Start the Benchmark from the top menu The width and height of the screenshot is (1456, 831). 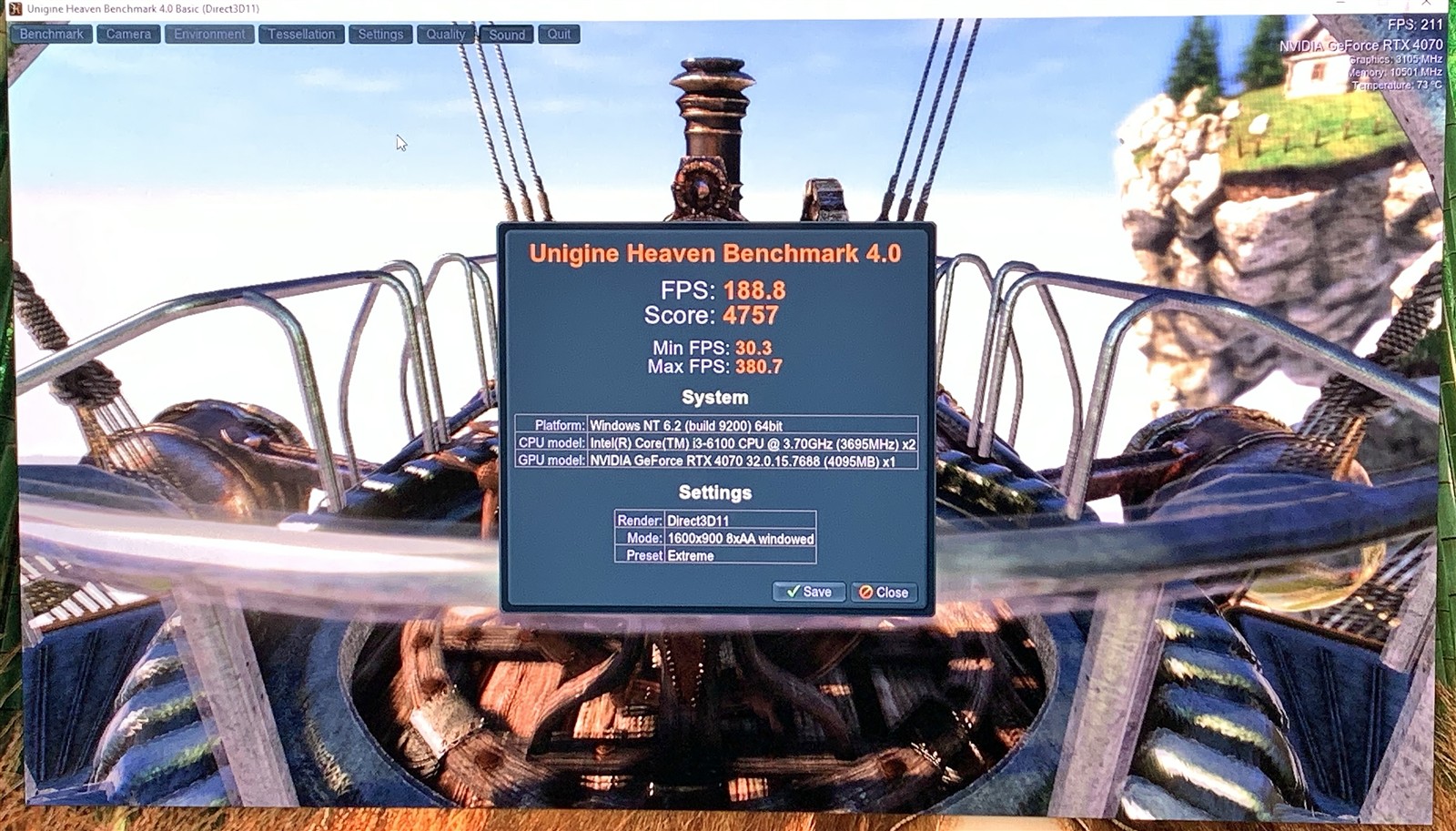click(51, 35)
